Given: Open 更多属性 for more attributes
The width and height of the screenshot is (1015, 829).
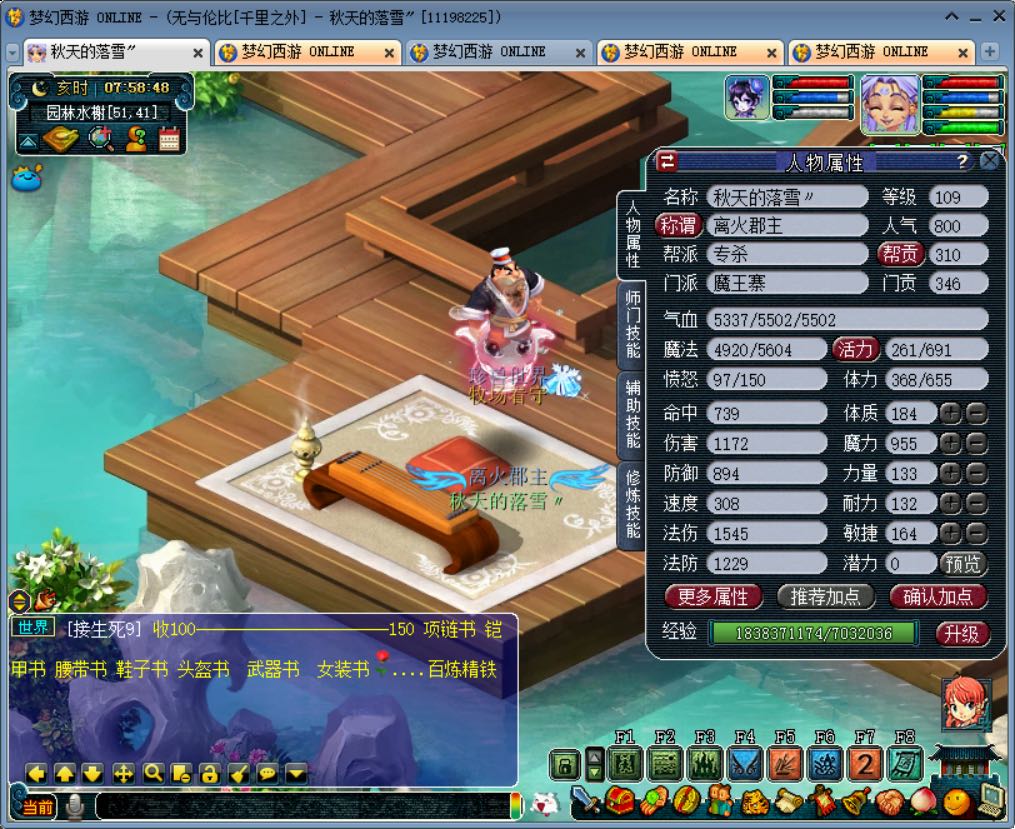Looking at the screenshot, I should click(713, 597).
